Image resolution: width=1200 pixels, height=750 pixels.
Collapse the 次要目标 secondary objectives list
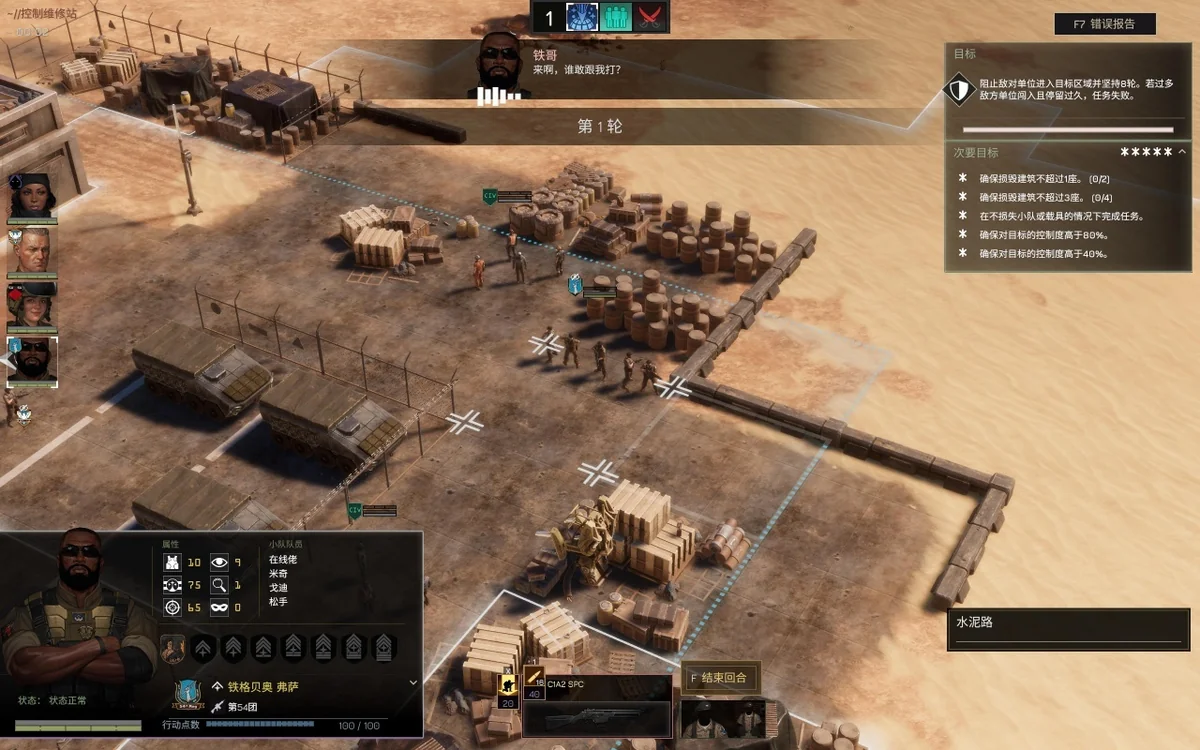click(x=1182, y=152)
